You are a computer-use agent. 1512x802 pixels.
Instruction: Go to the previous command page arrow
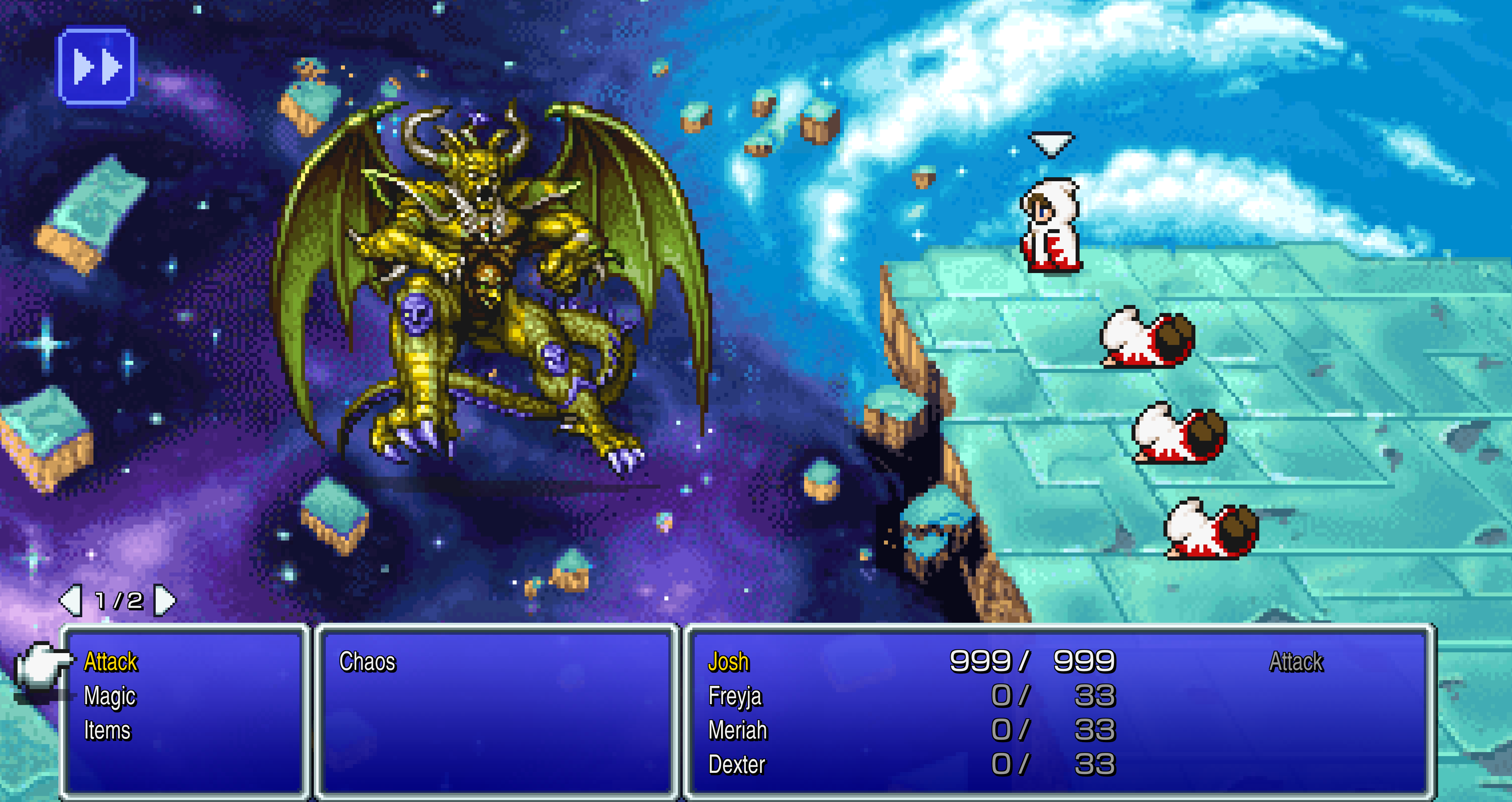click(71, 600)
